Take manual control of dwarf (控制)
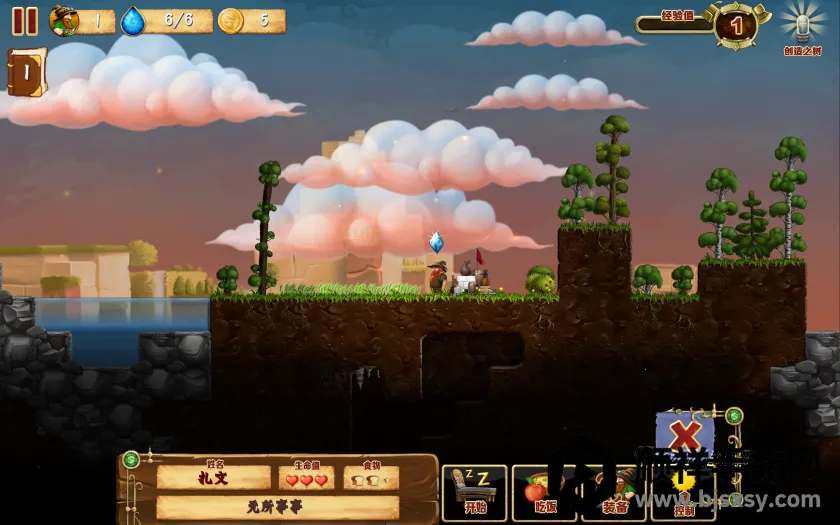Screen dimensions: 840x525 (x=683, y=492)
